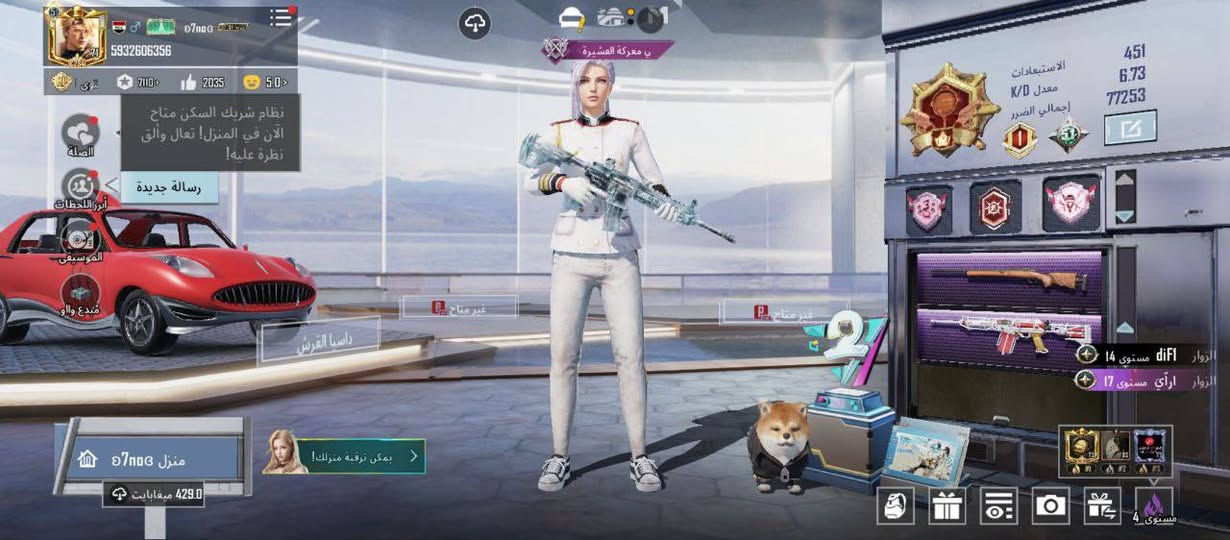
Task: Open the double-hearts connection icon
Action: 80,133
